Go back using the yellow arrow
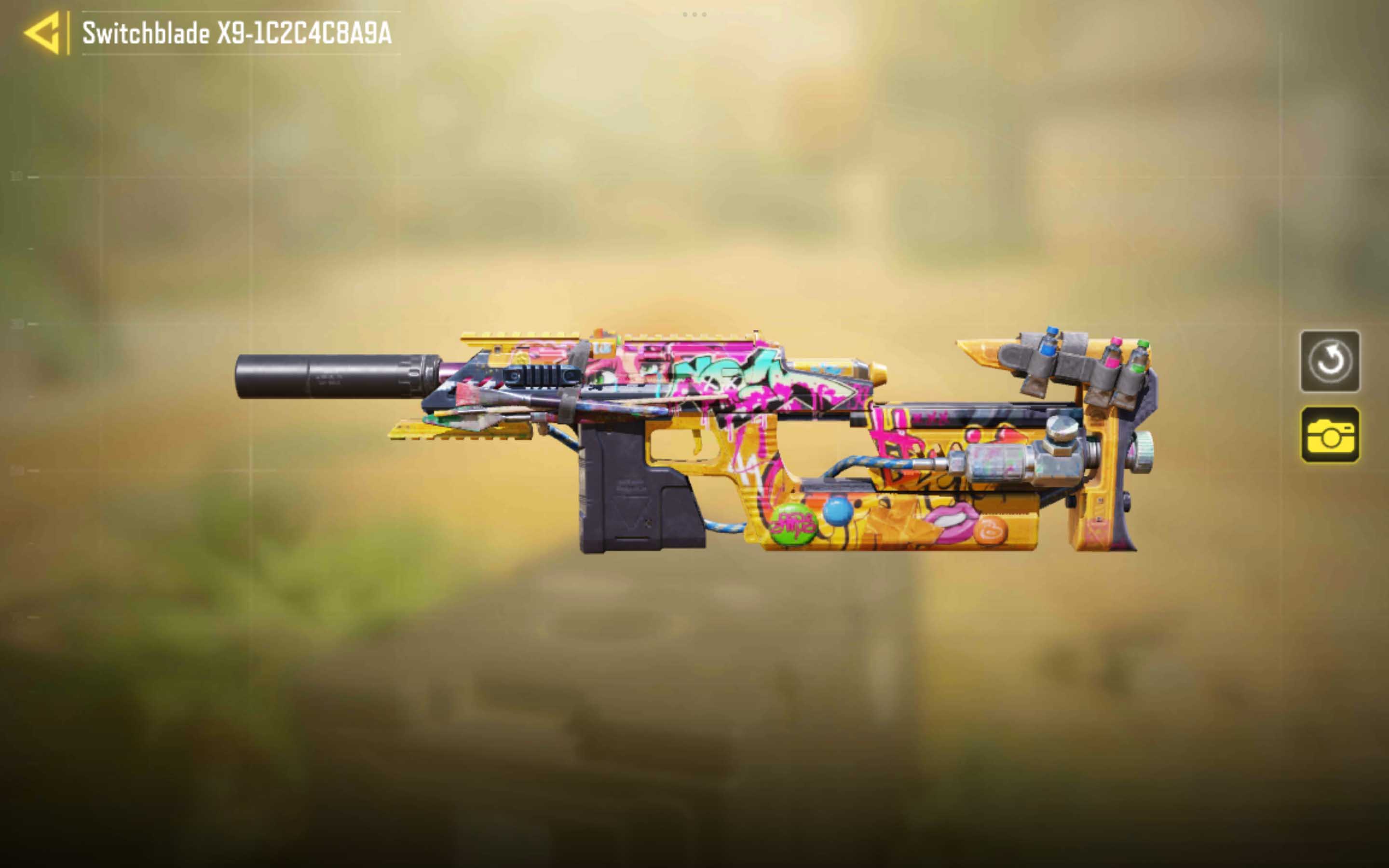This screenshot has width=1389, height=868. (43, 33)
